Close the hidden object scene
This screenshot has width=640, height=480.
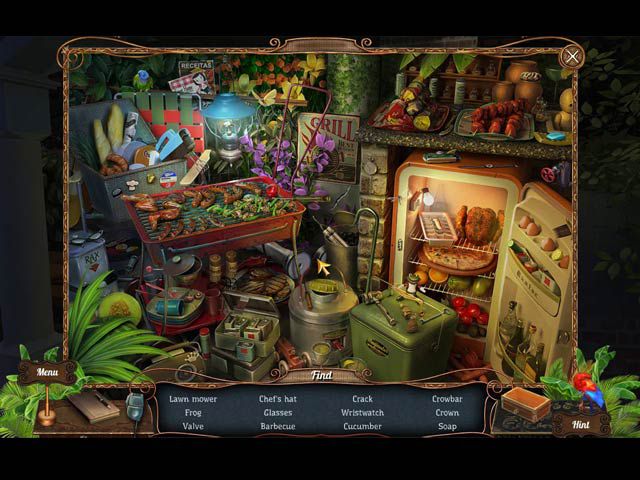pos(571,56)
